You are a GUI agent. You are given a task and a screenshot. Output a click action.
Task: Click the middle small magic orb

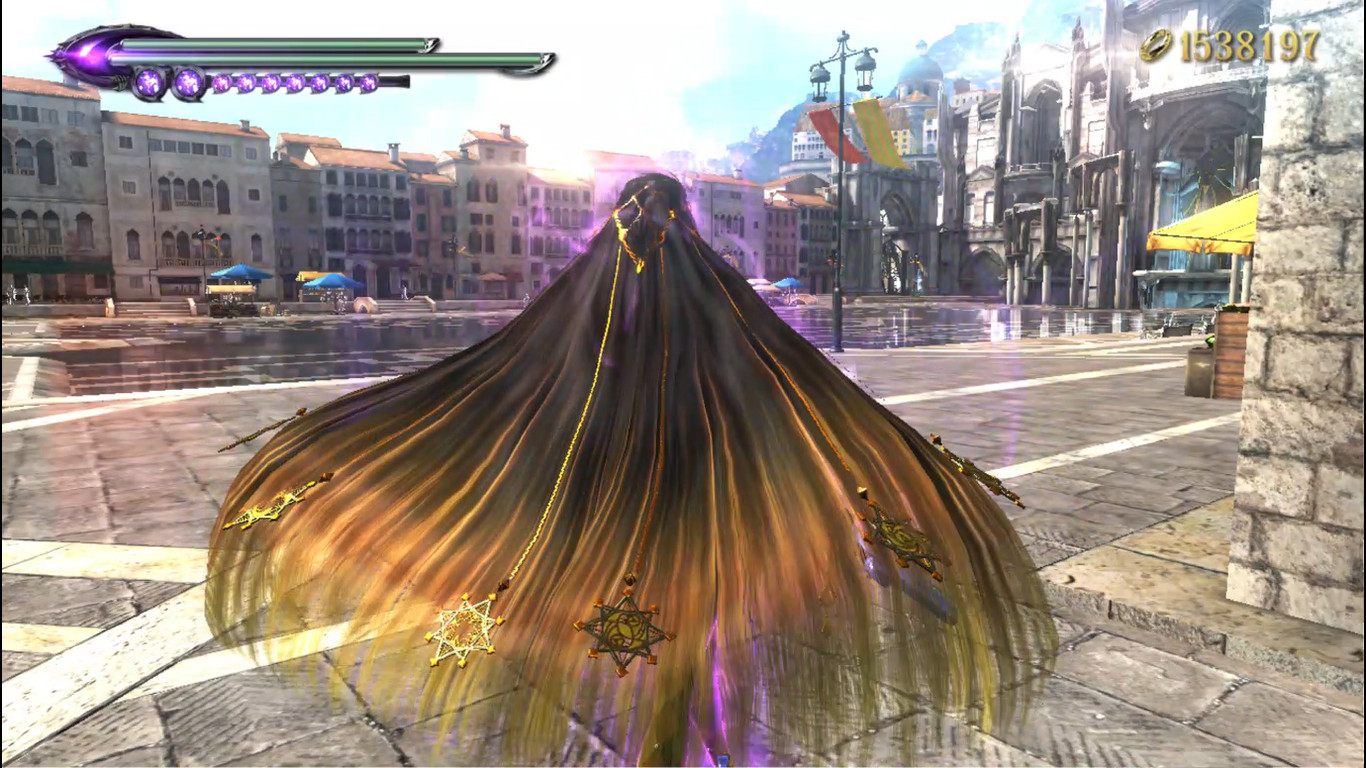(x=297, y=82)
